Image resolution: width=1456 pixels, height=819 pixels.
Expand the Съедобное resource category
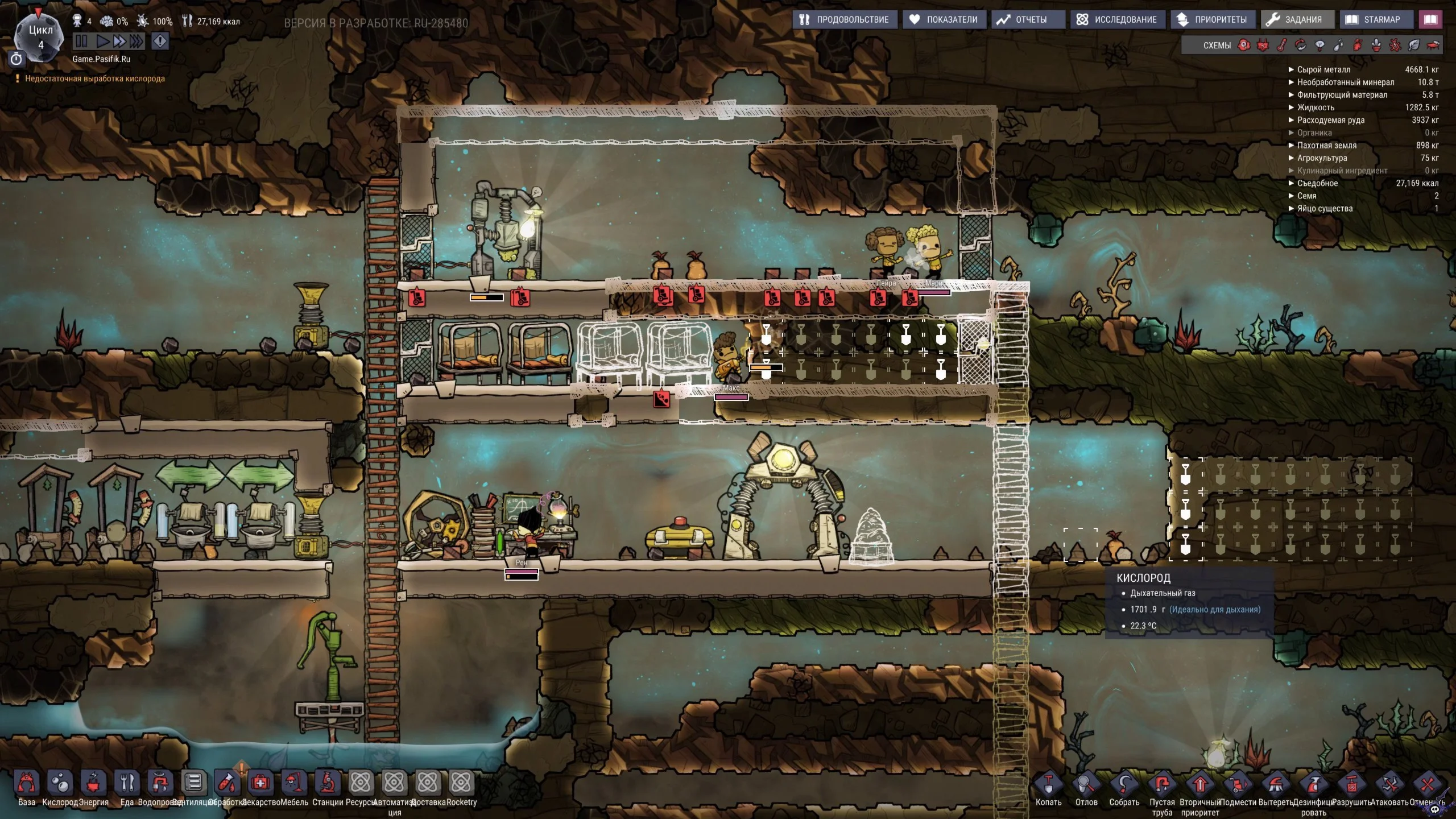tap(1317, 183)
